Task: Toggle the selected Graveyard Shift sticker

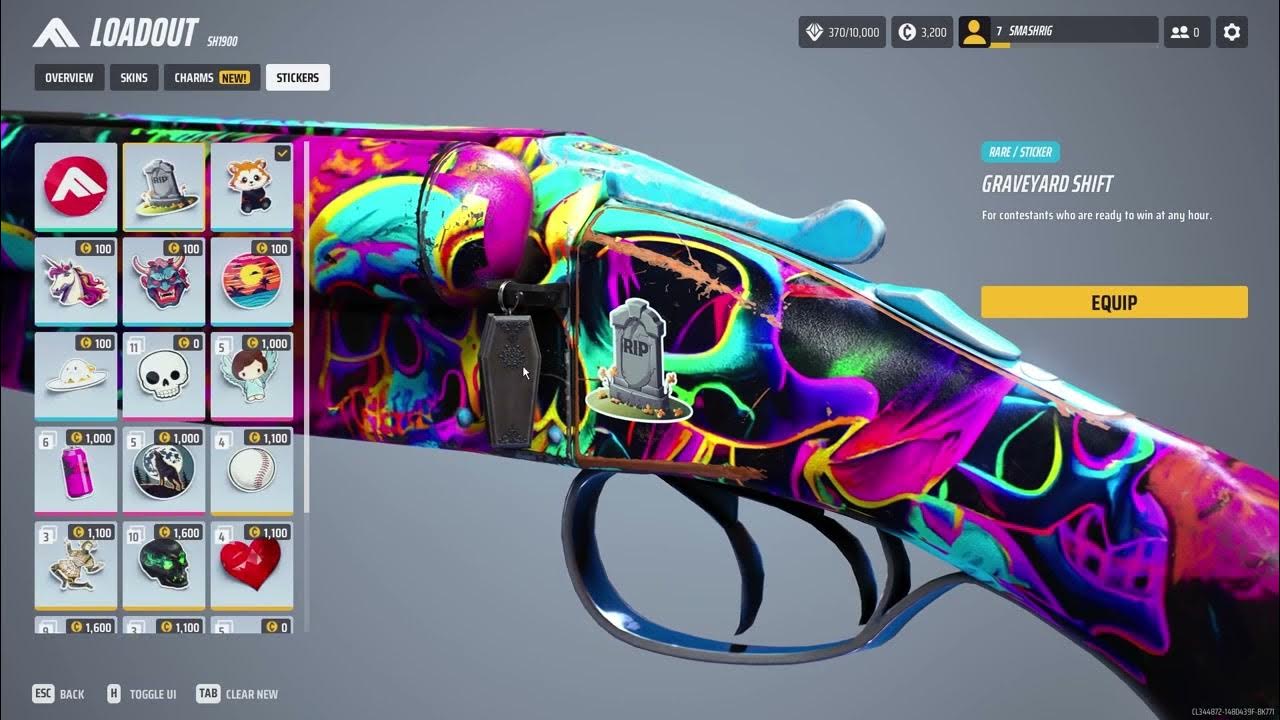Action: 163,188
